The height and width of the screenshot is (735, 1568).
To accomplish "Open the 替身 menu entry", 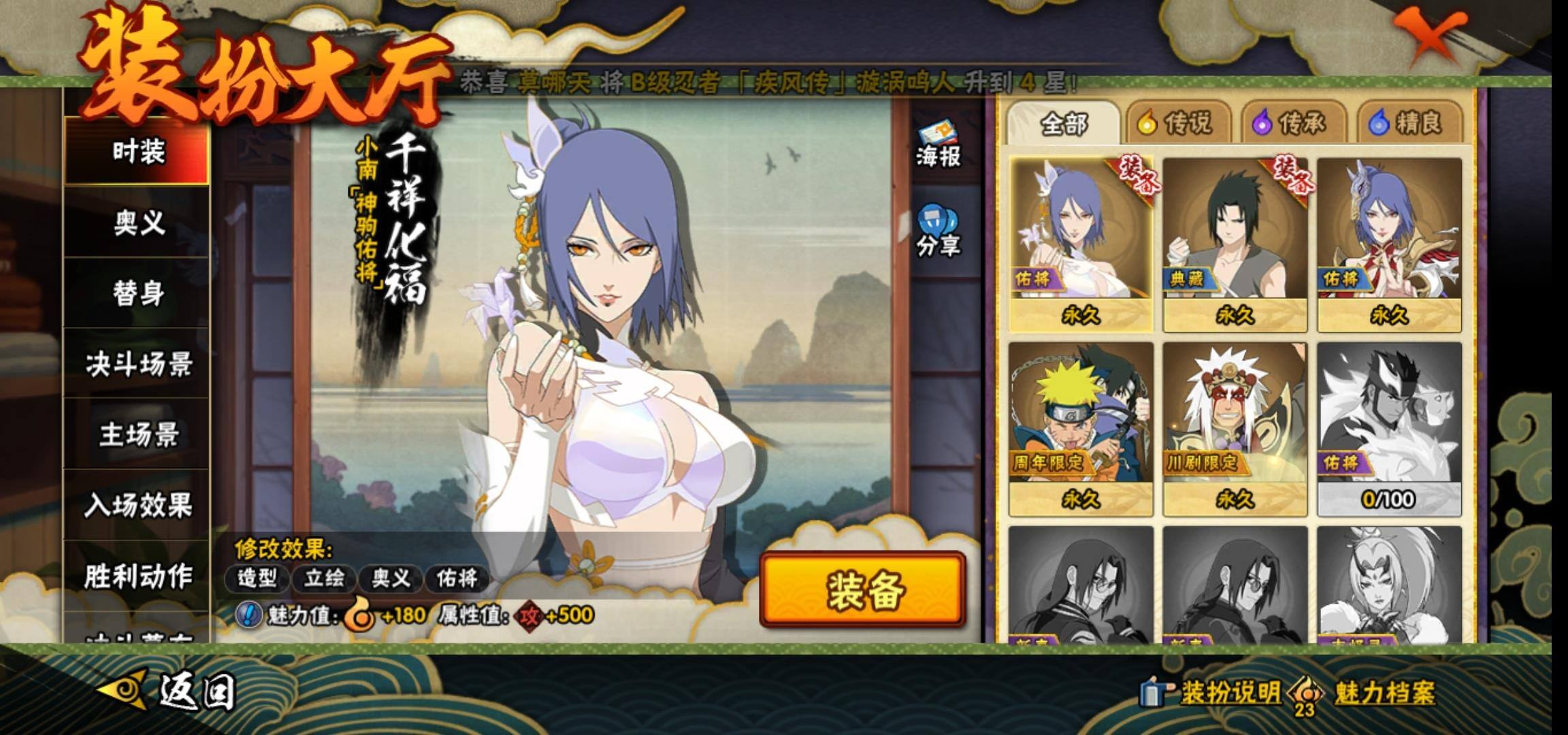I will (137, 294).
